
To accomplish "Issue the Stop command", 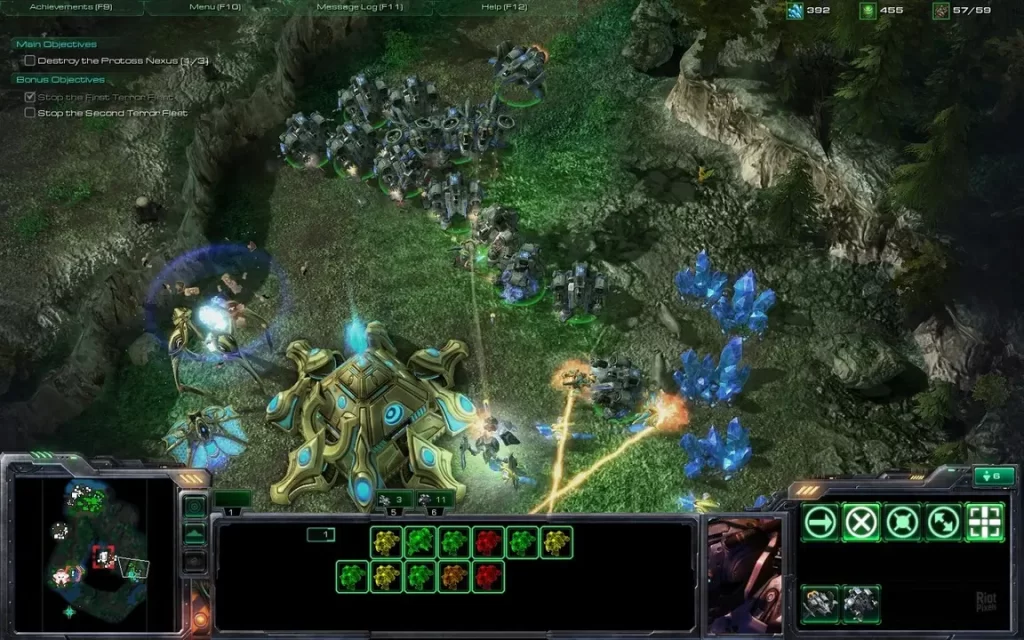I will point(861,521).
